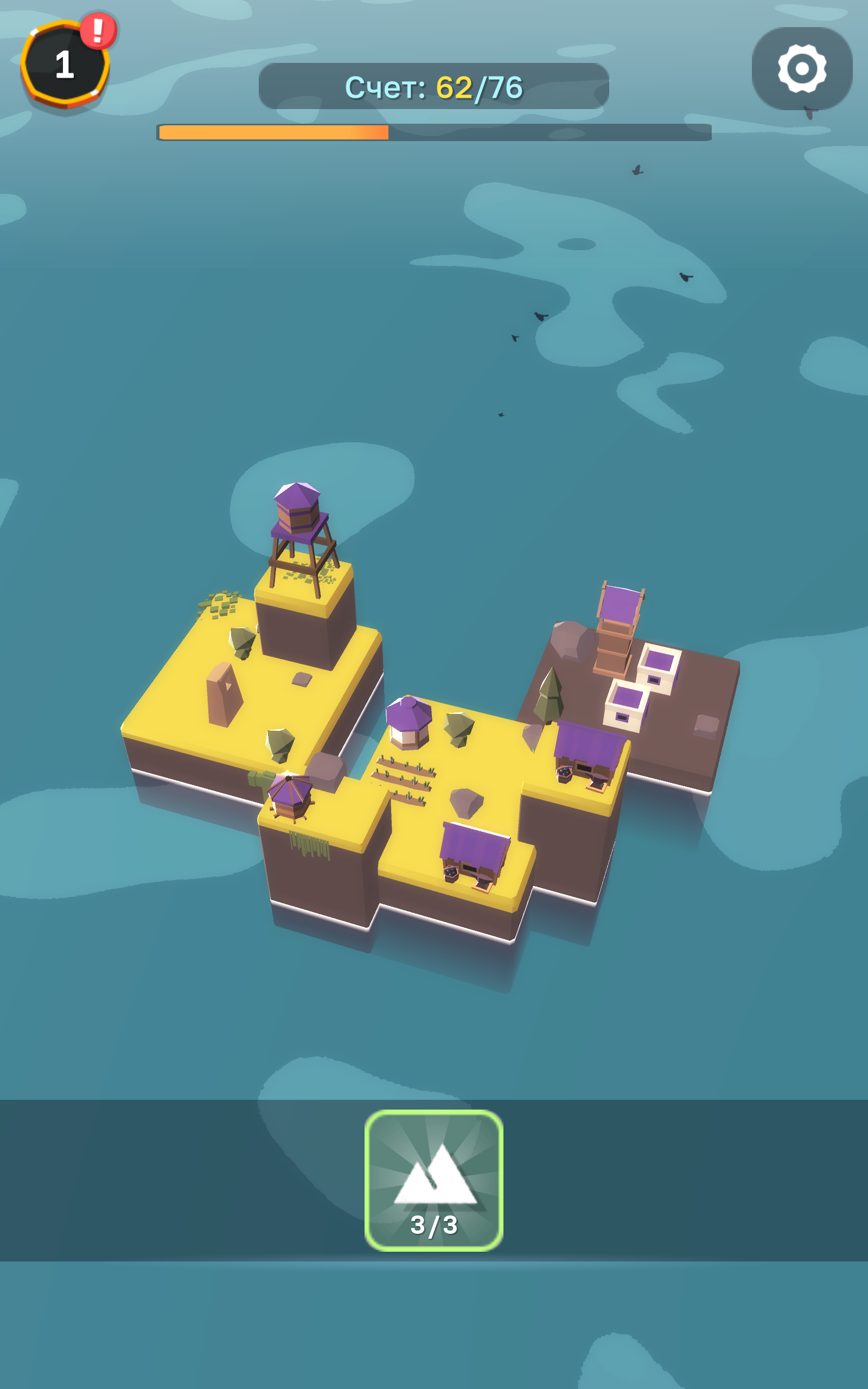868x1389 pixels.
Task: Open the settings gear menu
Action: click(x=802, y=68)
